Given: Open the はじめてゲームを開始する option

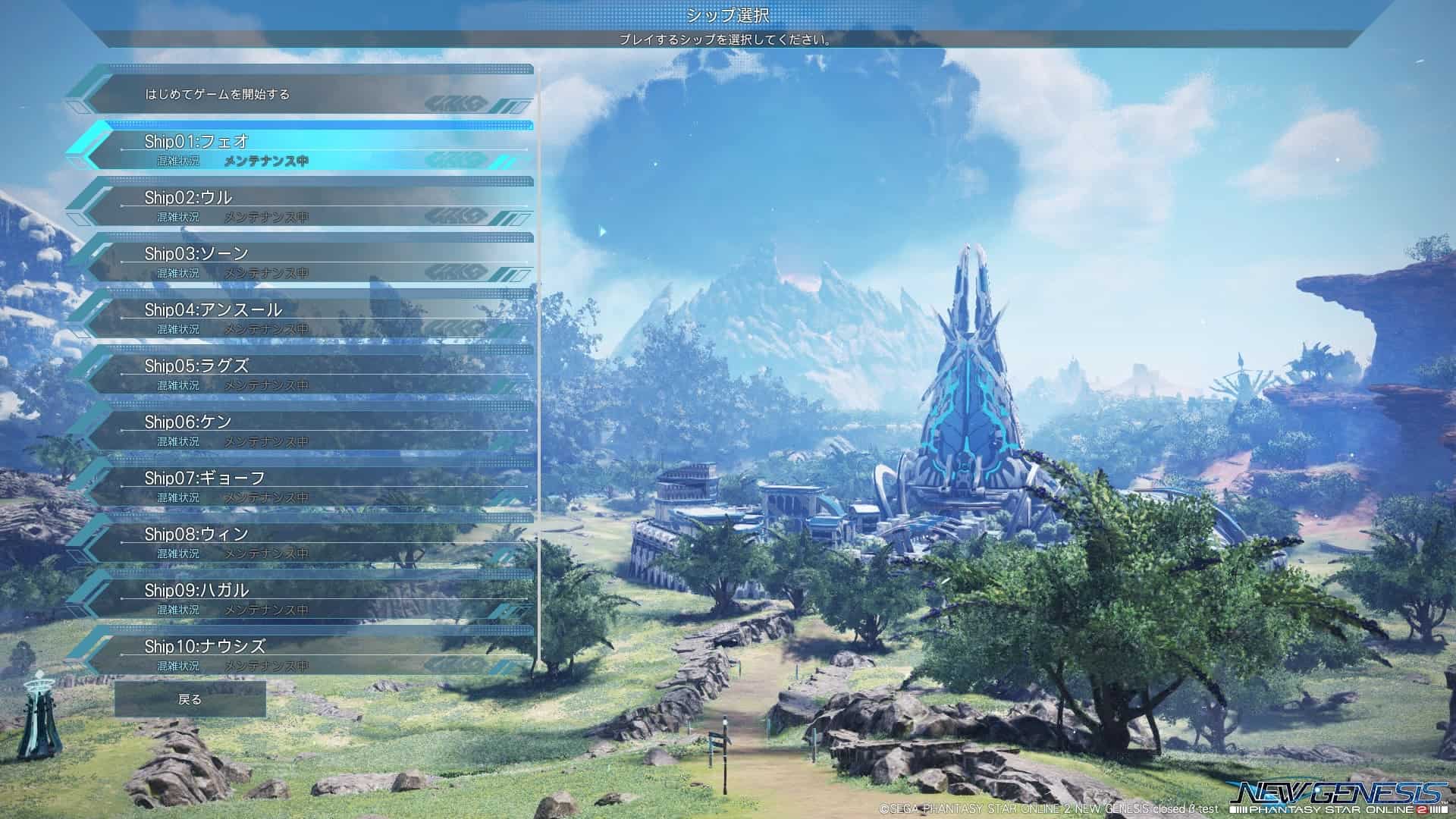Looking at the screenshot, I should pos(220,96).
